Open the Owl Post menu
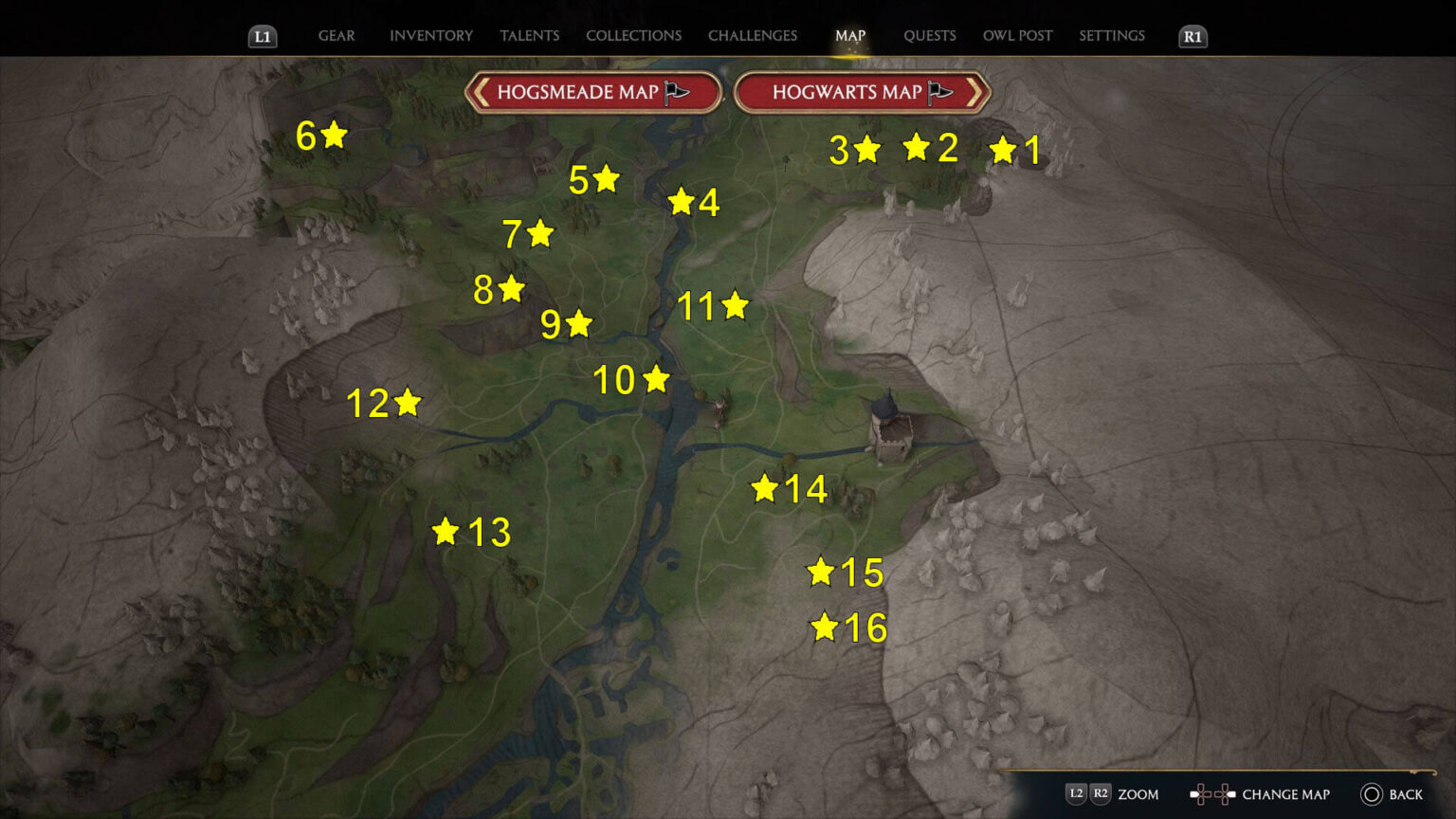1456x819 pixels. [x=1017, y=35]
